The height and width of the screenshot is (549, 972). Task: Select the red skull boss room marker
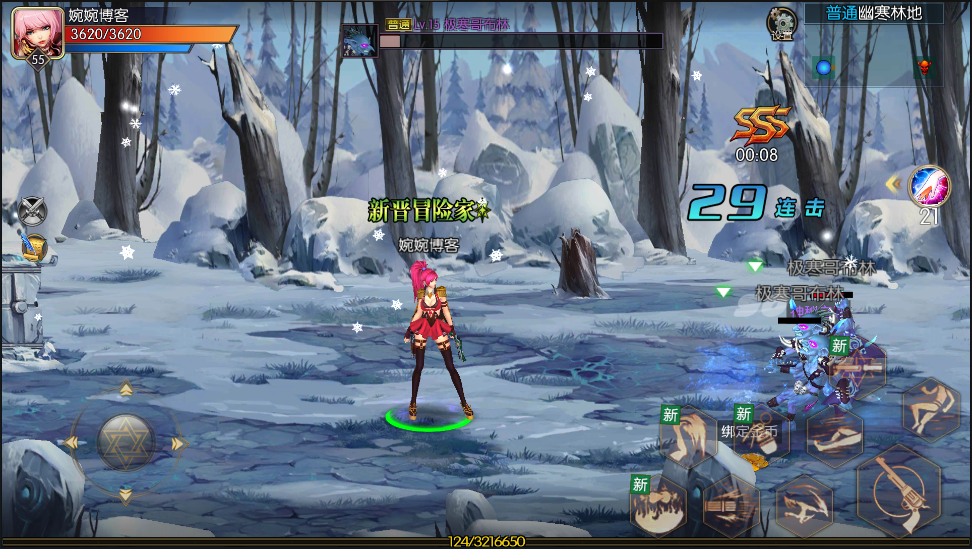(923, 67)
